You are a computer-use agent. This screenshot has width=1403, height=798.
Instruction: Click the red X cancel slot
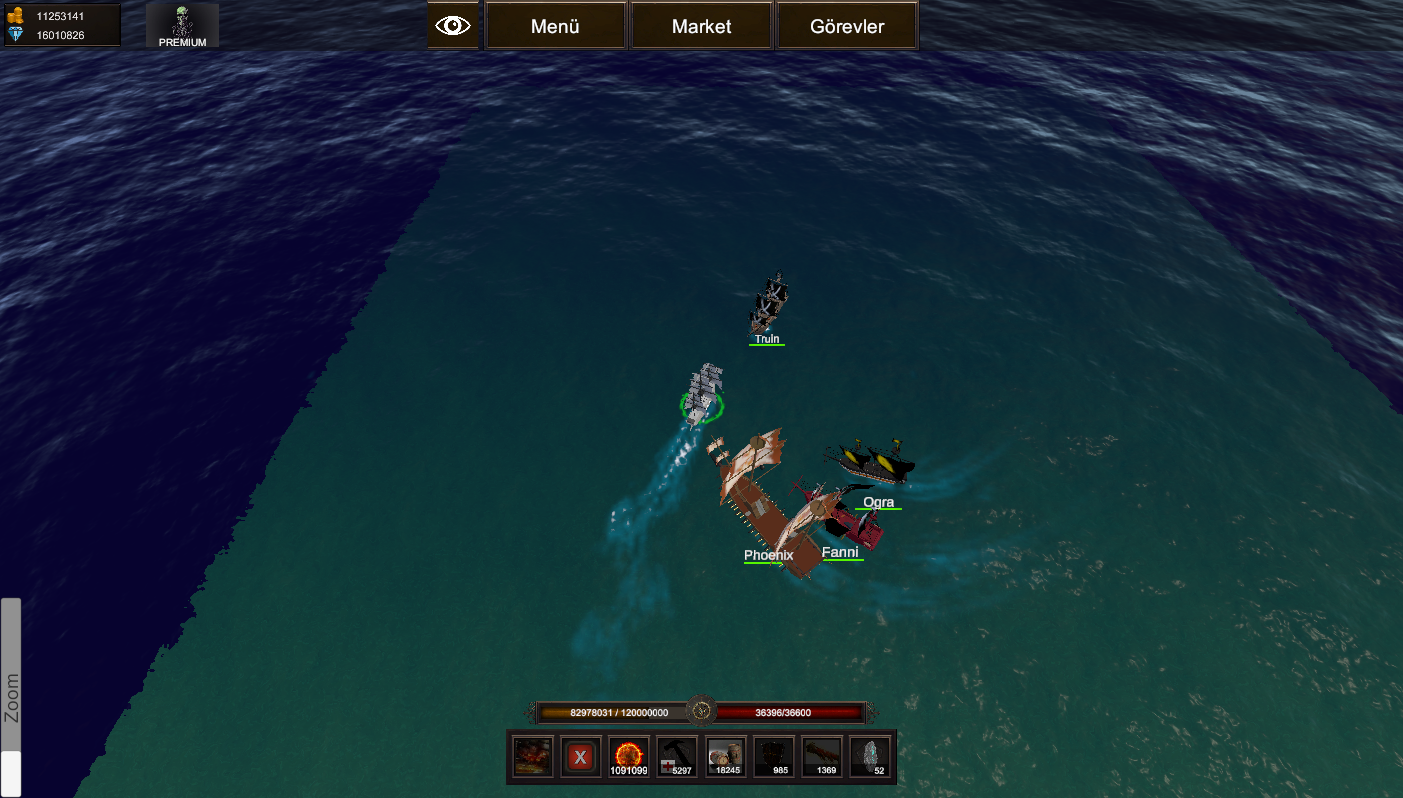click(580, 757)
